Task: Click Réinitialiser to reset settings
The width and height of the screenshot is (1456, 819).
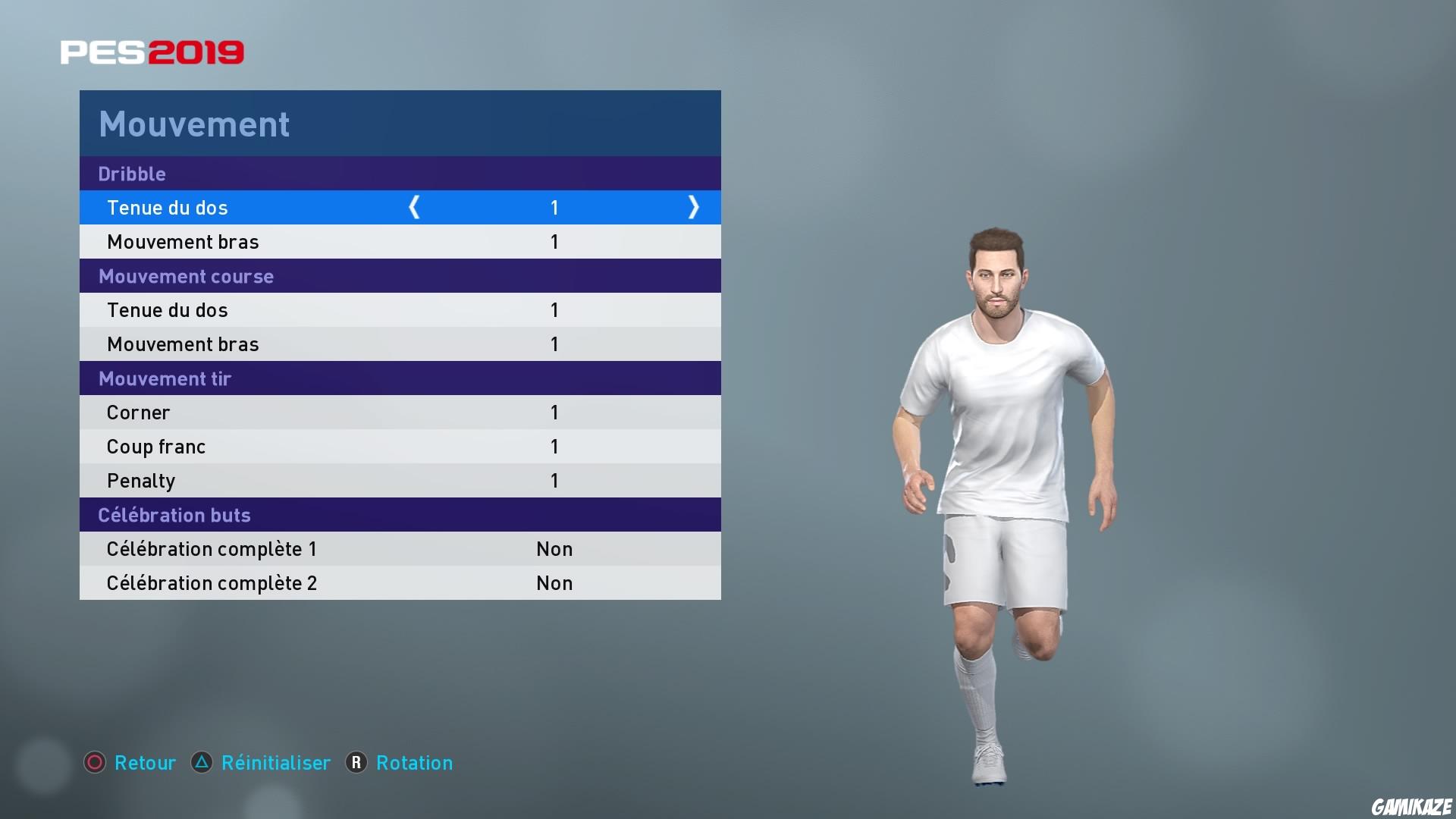Action: point(275,763)
